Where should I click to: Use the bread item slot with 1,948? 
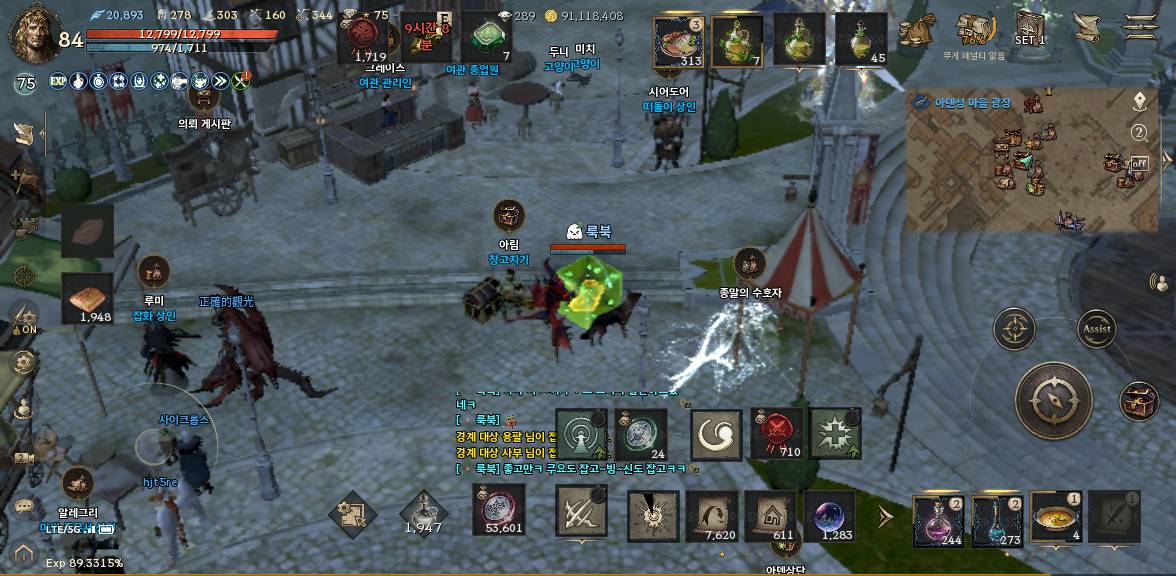pyautogui.click(x=87, y=298)
